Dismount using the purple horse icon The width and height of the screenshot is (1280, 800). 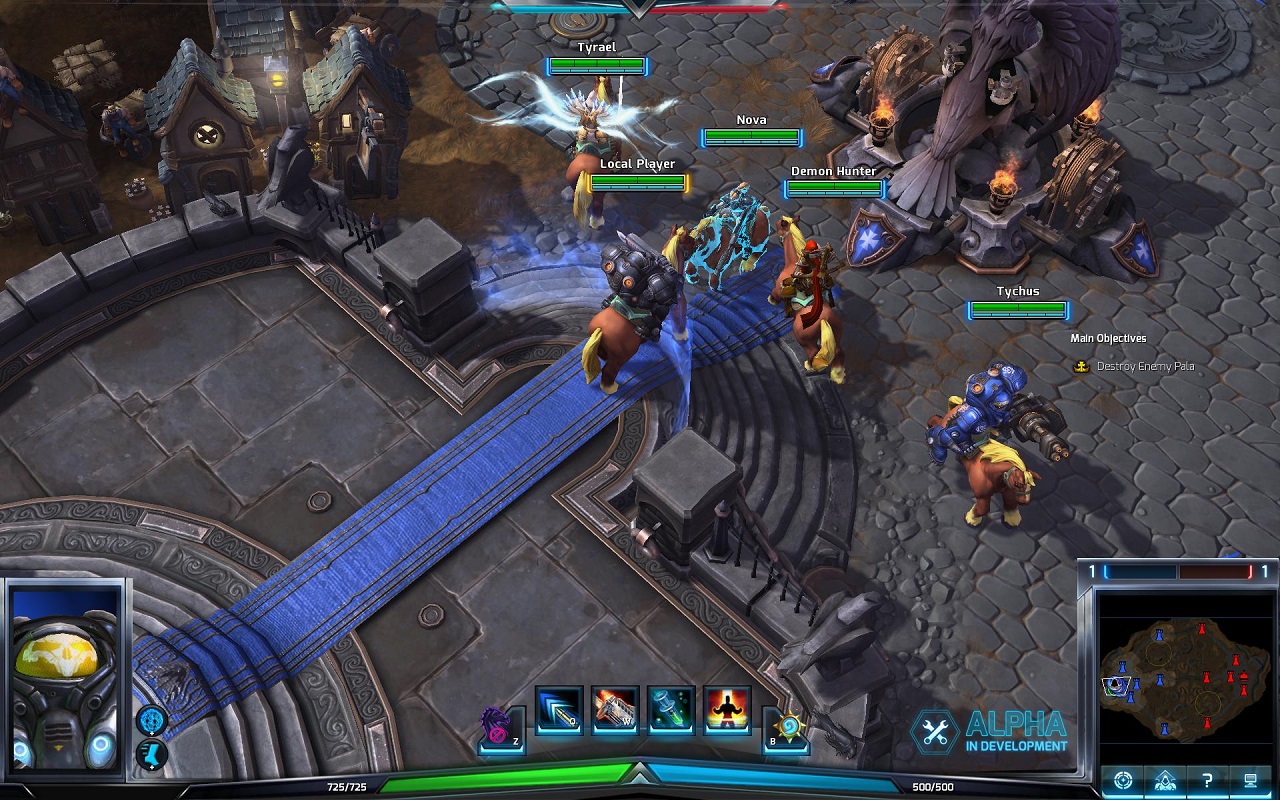(501, 727)
